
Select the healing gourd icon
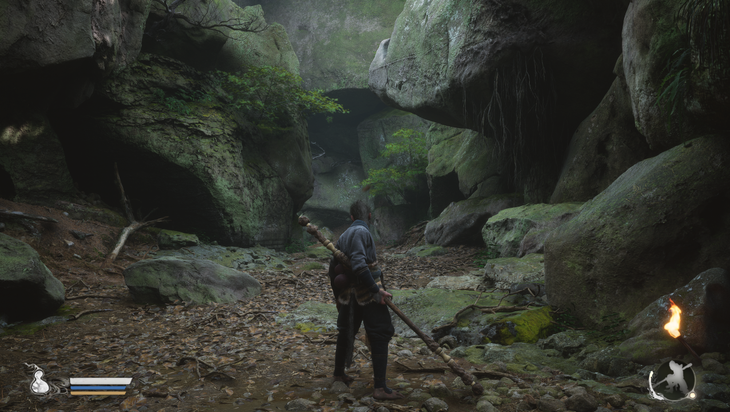(x=40, y=381)
